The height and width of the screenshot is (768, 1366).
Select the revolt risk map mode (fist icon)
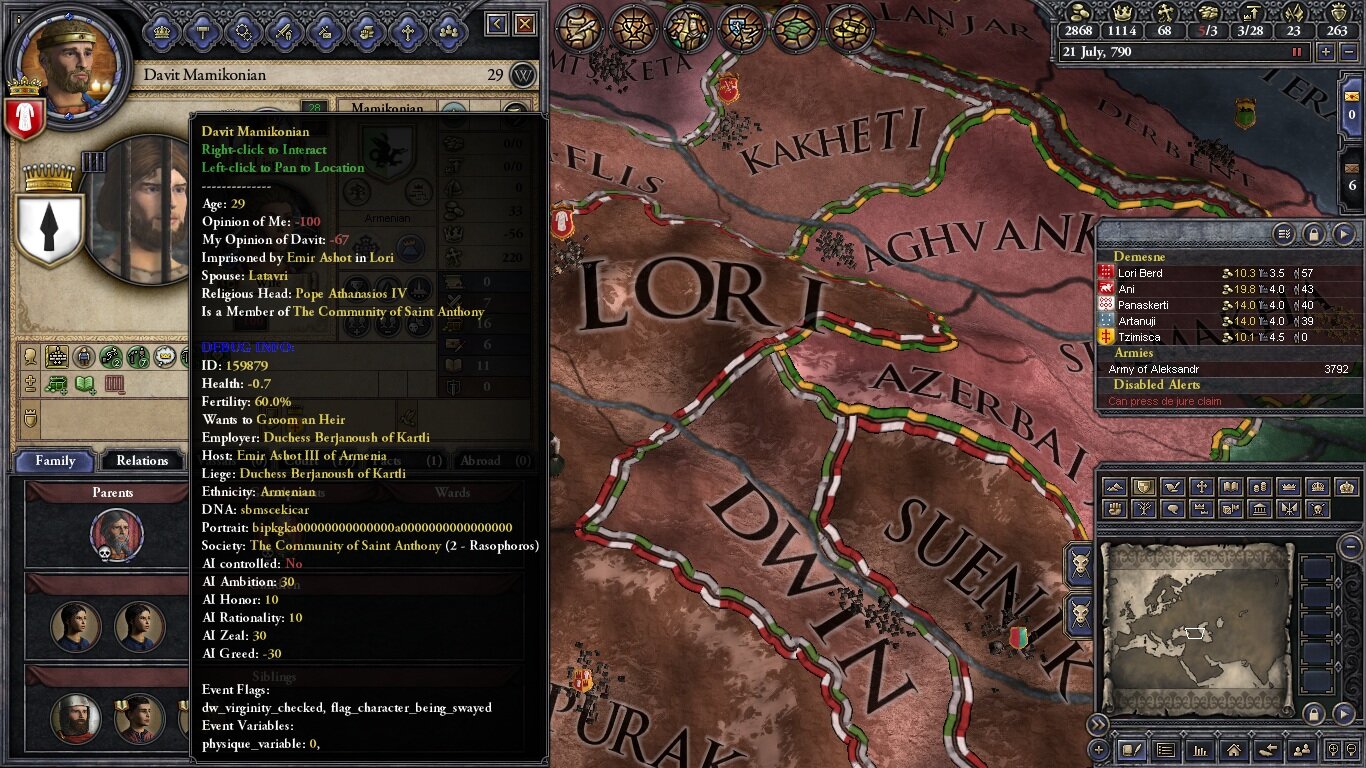tap(1115, 509)
